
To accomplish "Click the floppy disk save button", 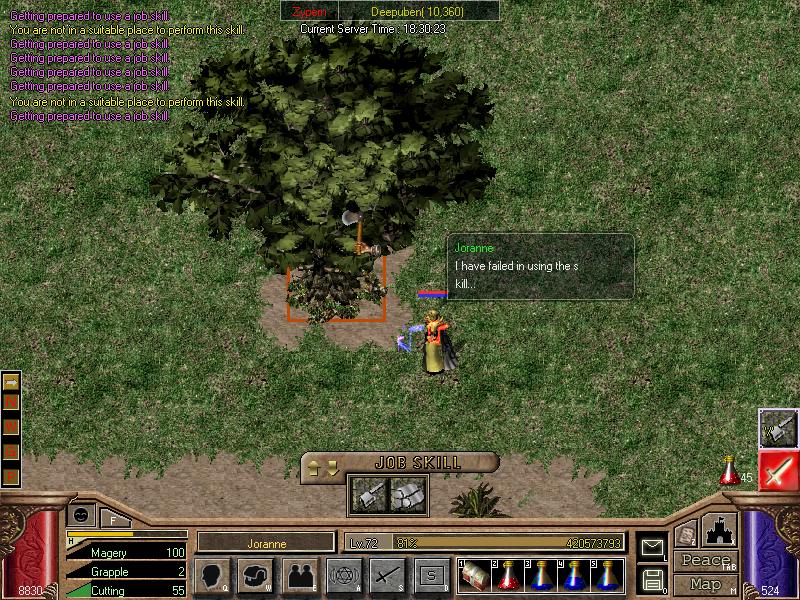I will click(652, 579).
